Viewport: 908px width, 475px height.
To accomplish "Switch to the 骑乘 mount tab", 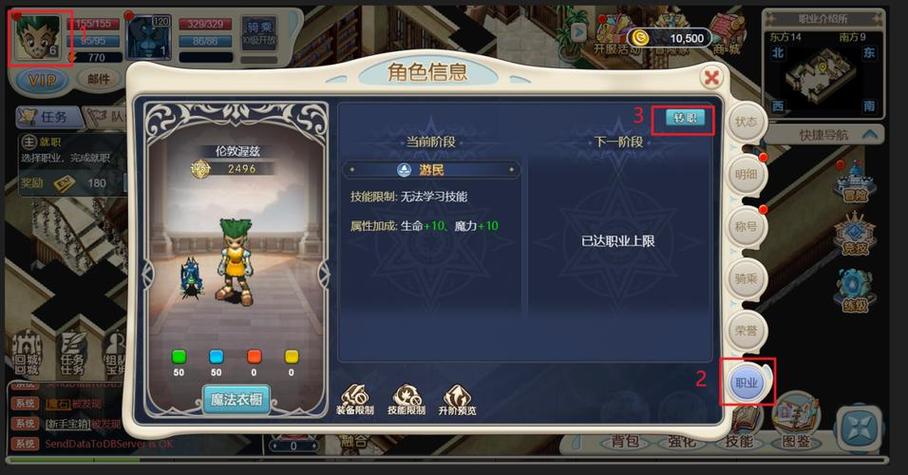I will [x=746, y=278].
